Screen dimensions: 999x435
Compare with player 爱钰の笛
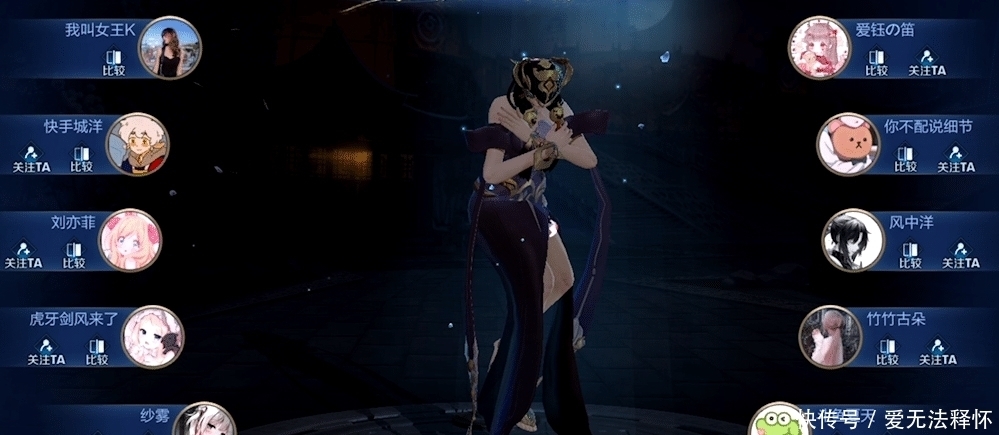(876, 62)
